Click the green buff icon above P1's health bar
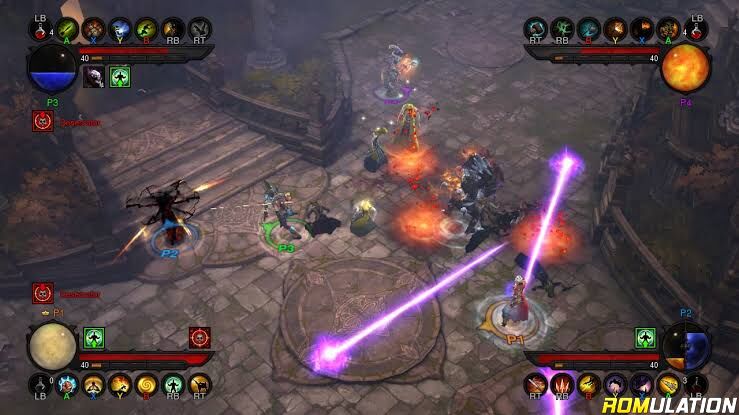Viewport: 739px width, 415px height. point(94,337)
